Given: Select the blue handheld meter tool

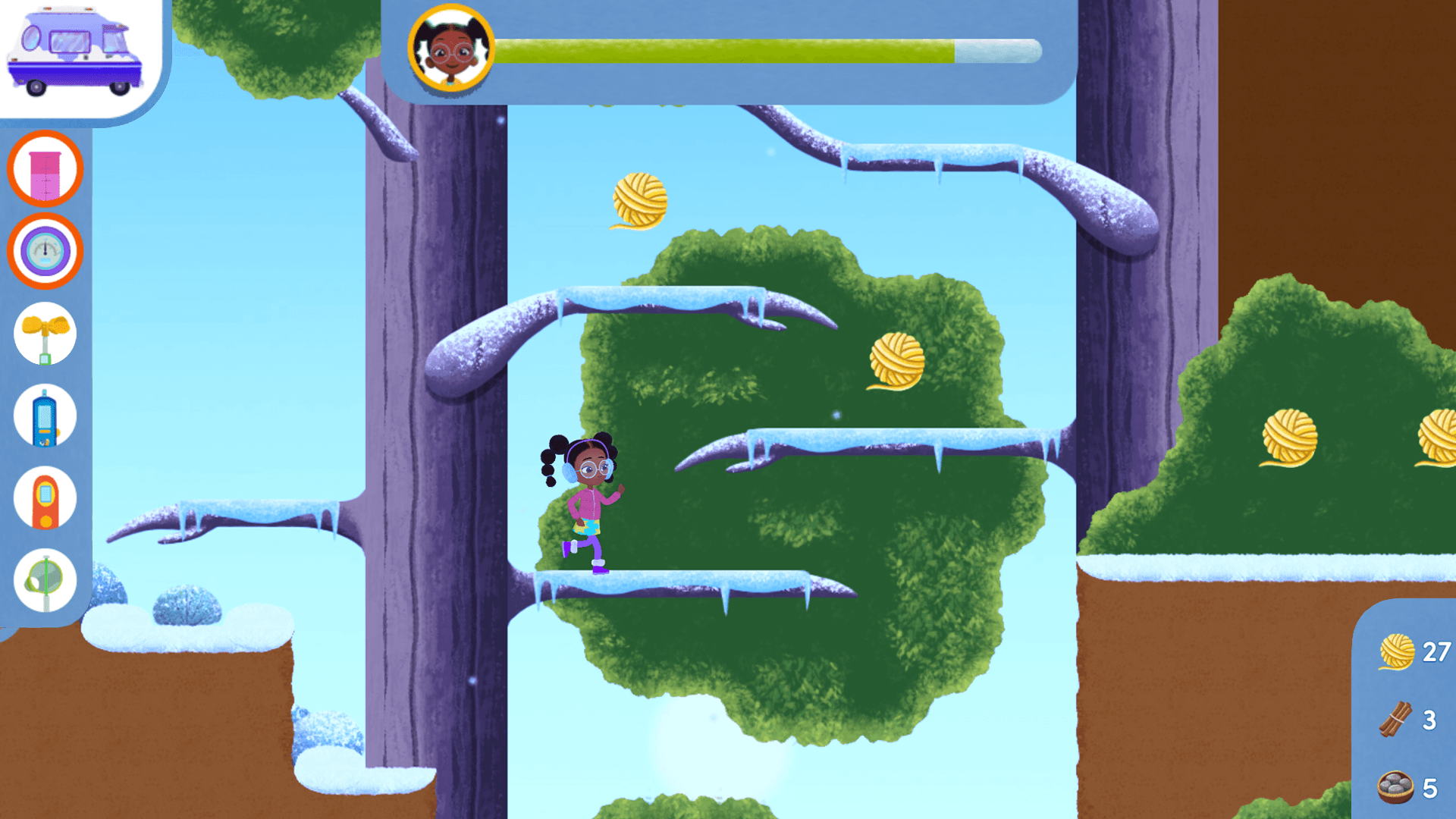Looking at the screenshot, I should point(45,416).
